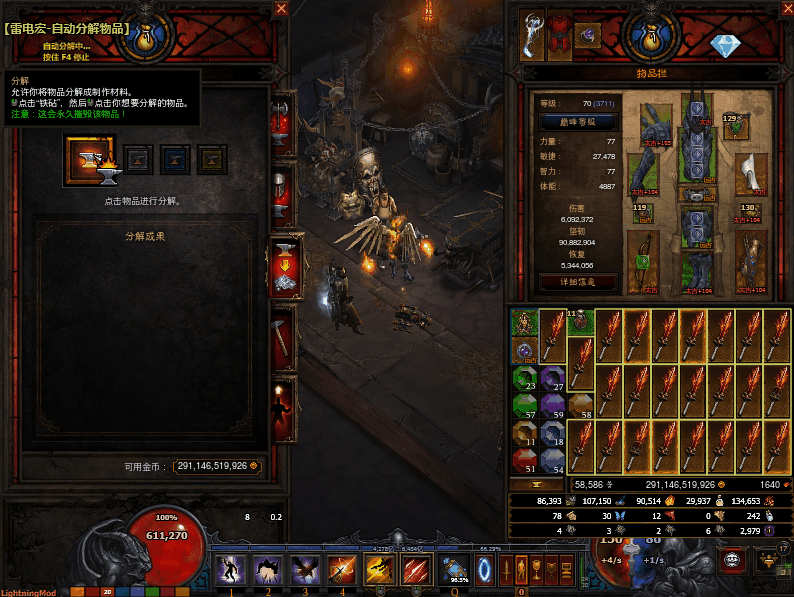This screenshot has width=794, height=597.
Task: Salvage all white items with the grey anvil
Action: point(138,159)
